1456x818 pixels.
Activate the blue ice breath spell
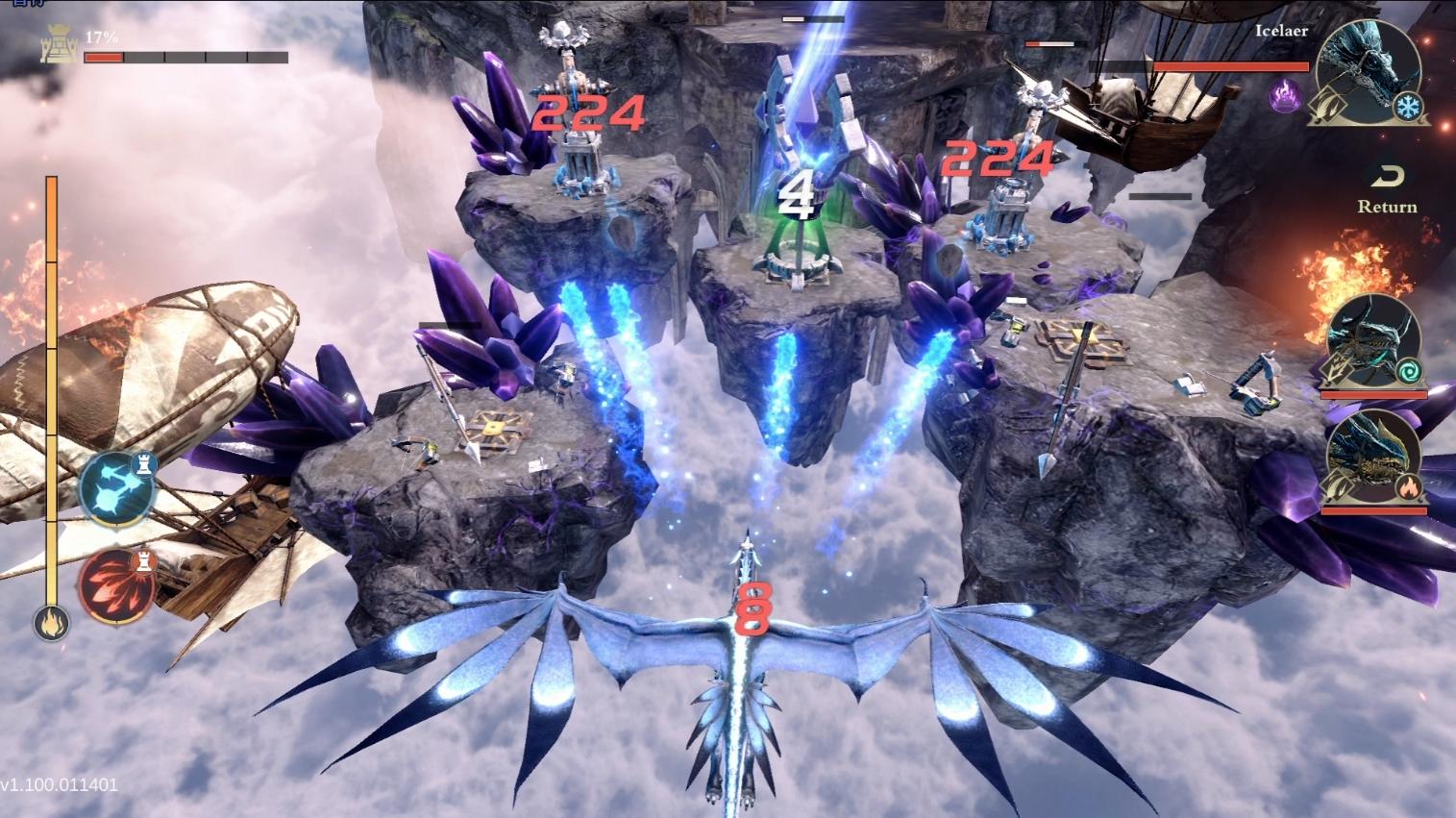117,489
